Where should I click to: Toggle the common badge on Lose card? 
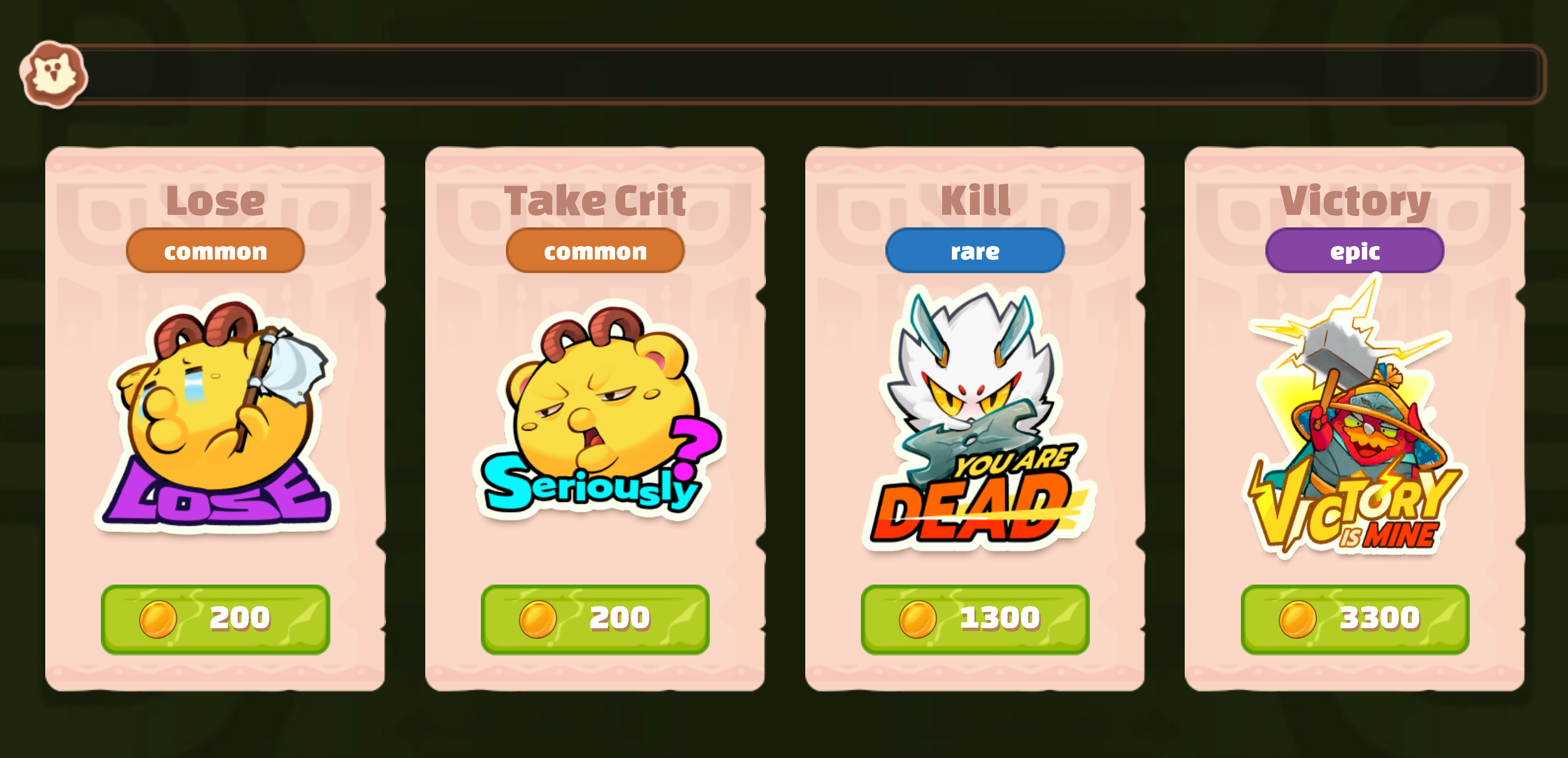215,251
